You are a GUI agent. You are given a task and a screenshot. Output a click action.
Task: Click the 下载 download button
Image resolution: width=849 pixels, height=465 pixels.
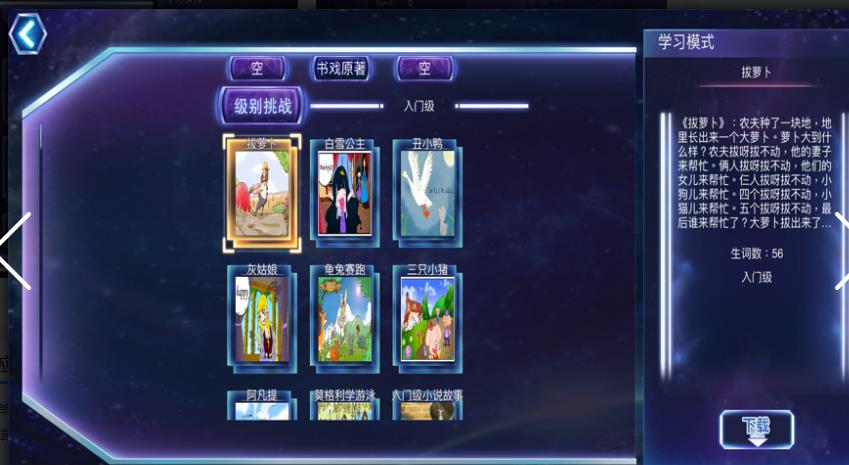click(x=756, y=428)
